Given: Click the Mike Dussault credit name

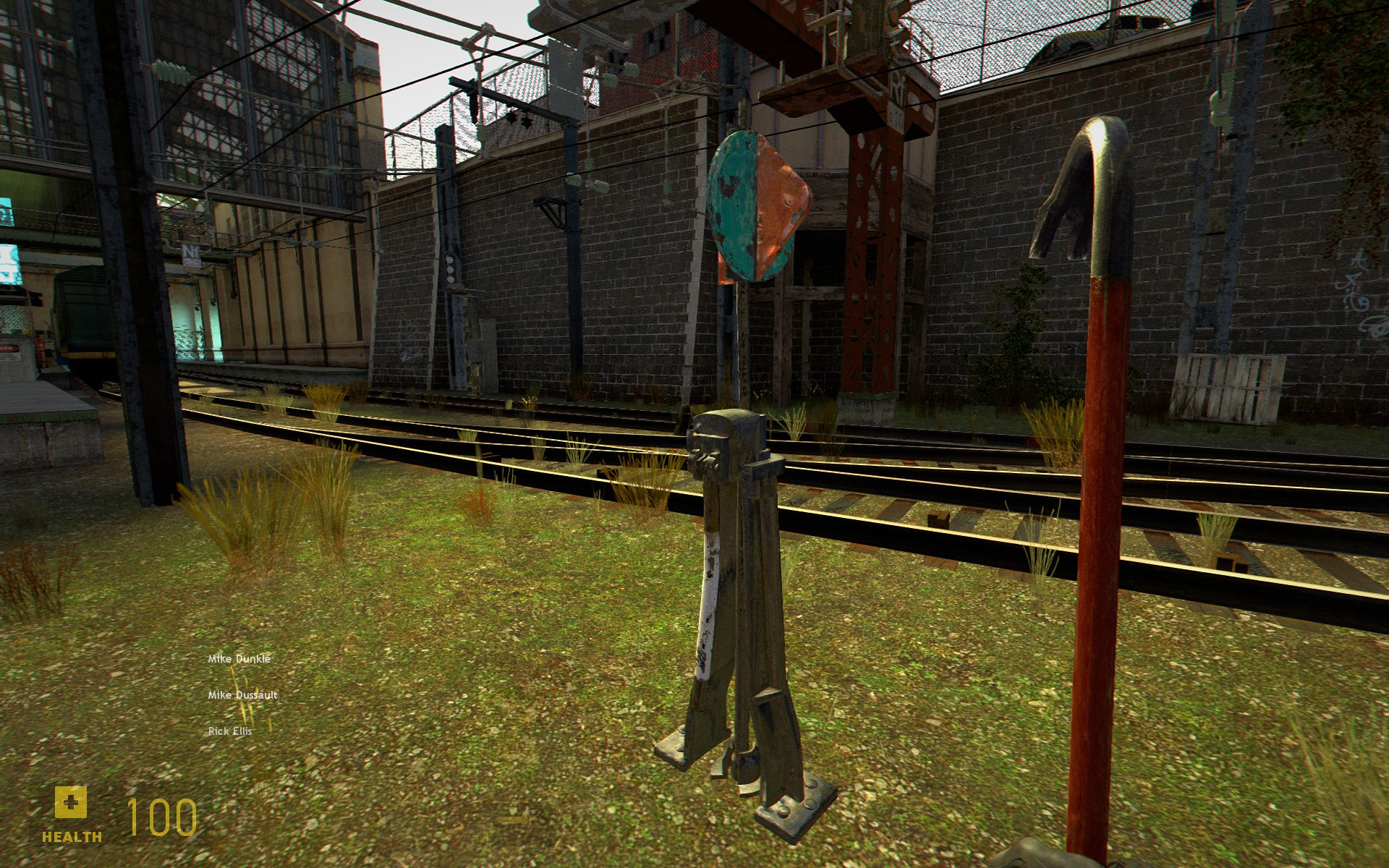Looking at the screenshot, I should click(242, 695).
